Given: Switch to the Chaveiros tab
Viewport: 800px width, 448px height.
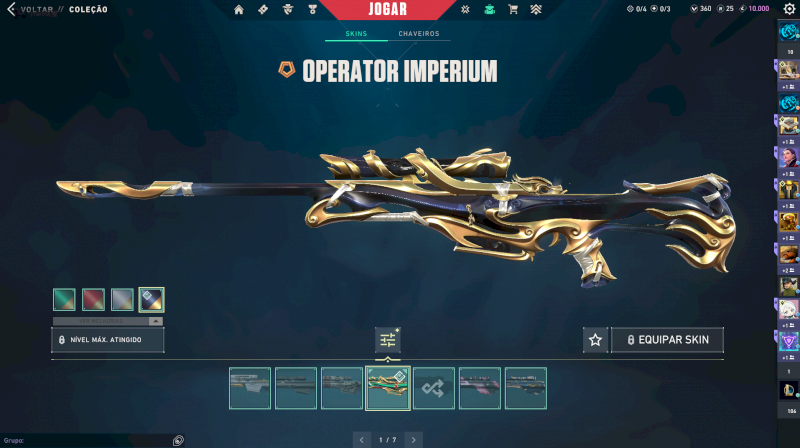Looking at the screenshot, I should pos(419,34).
